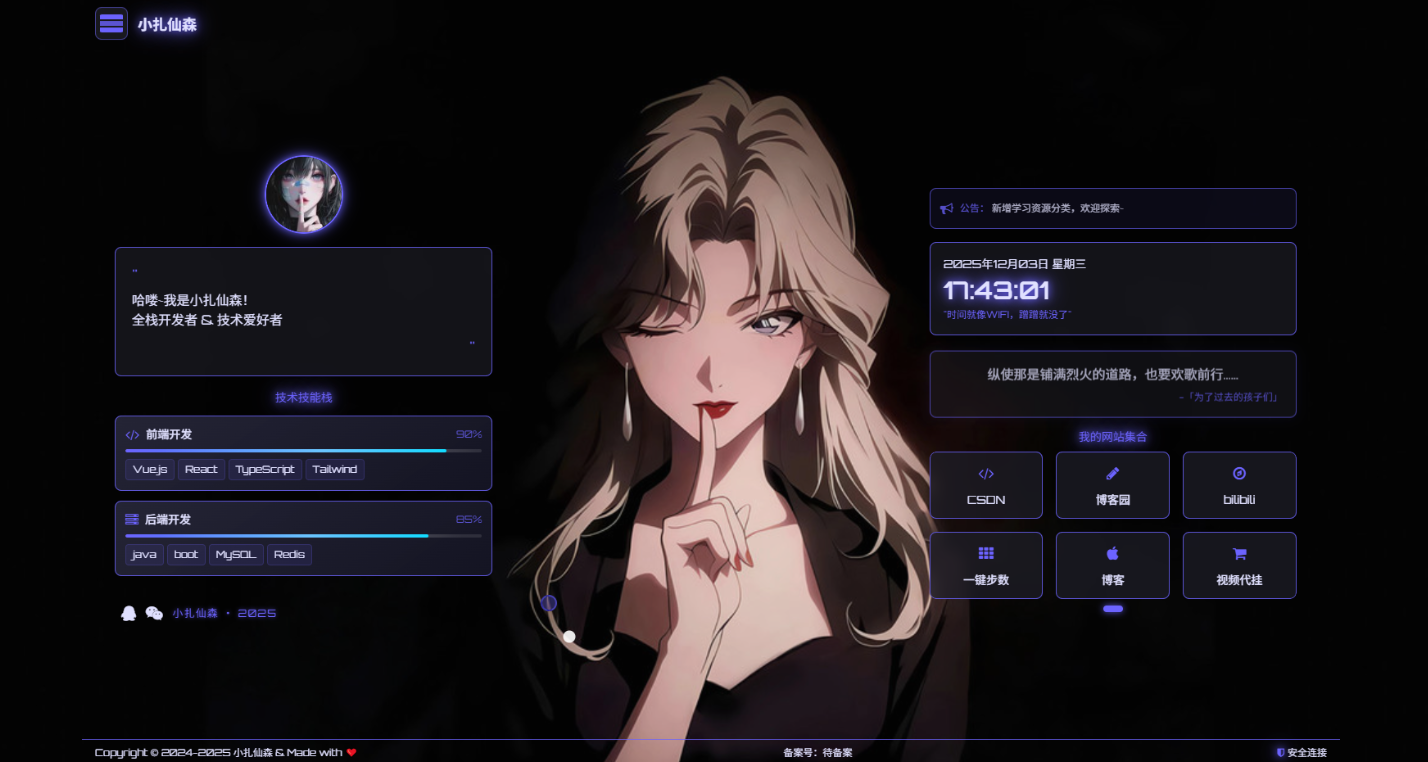This screenshot has width=1428, height=762.
Task: Click the MySQL skill tag
Action: point(237,554)
